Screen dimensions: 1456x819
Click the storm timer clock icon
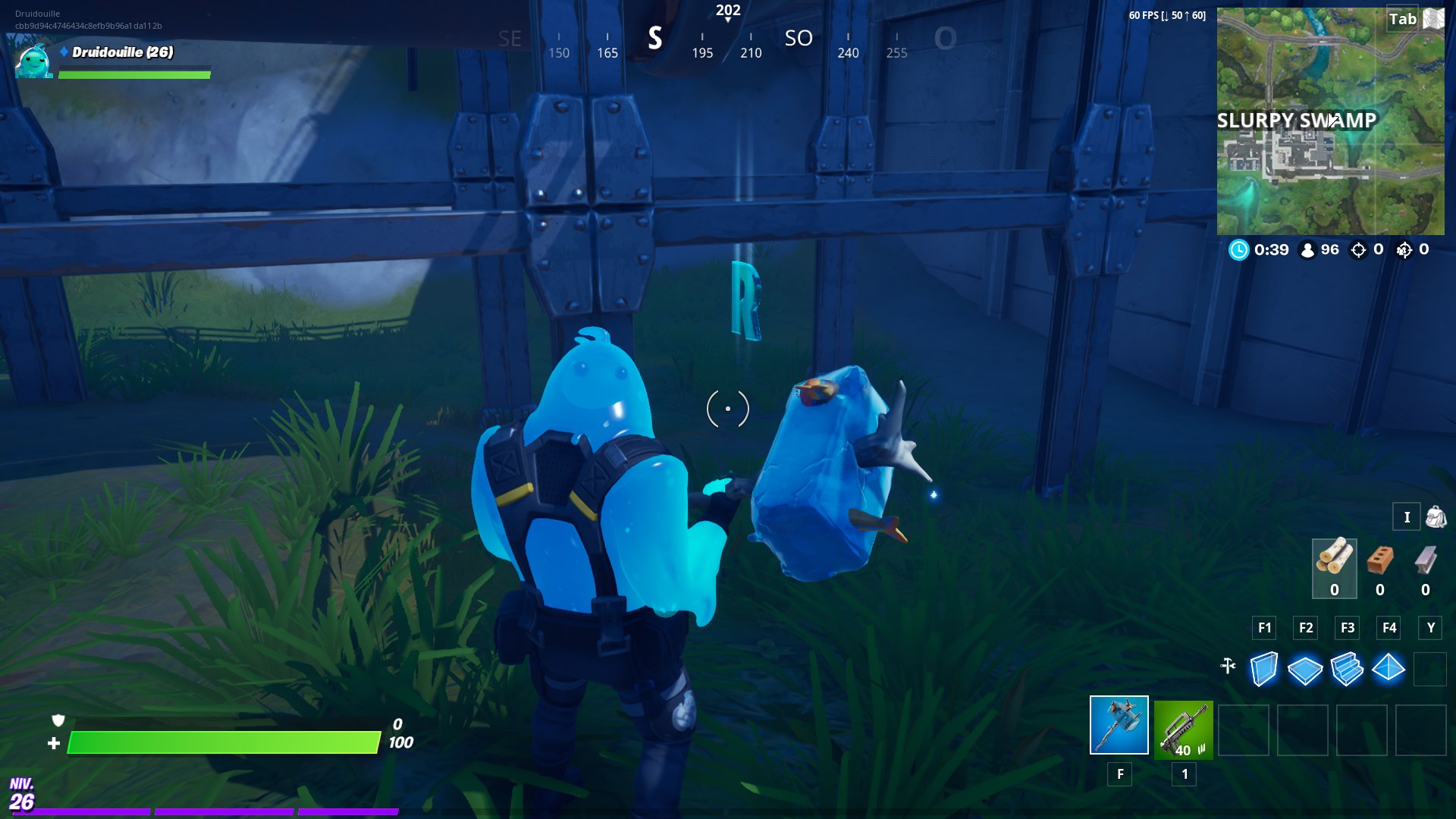(1241, 249)
